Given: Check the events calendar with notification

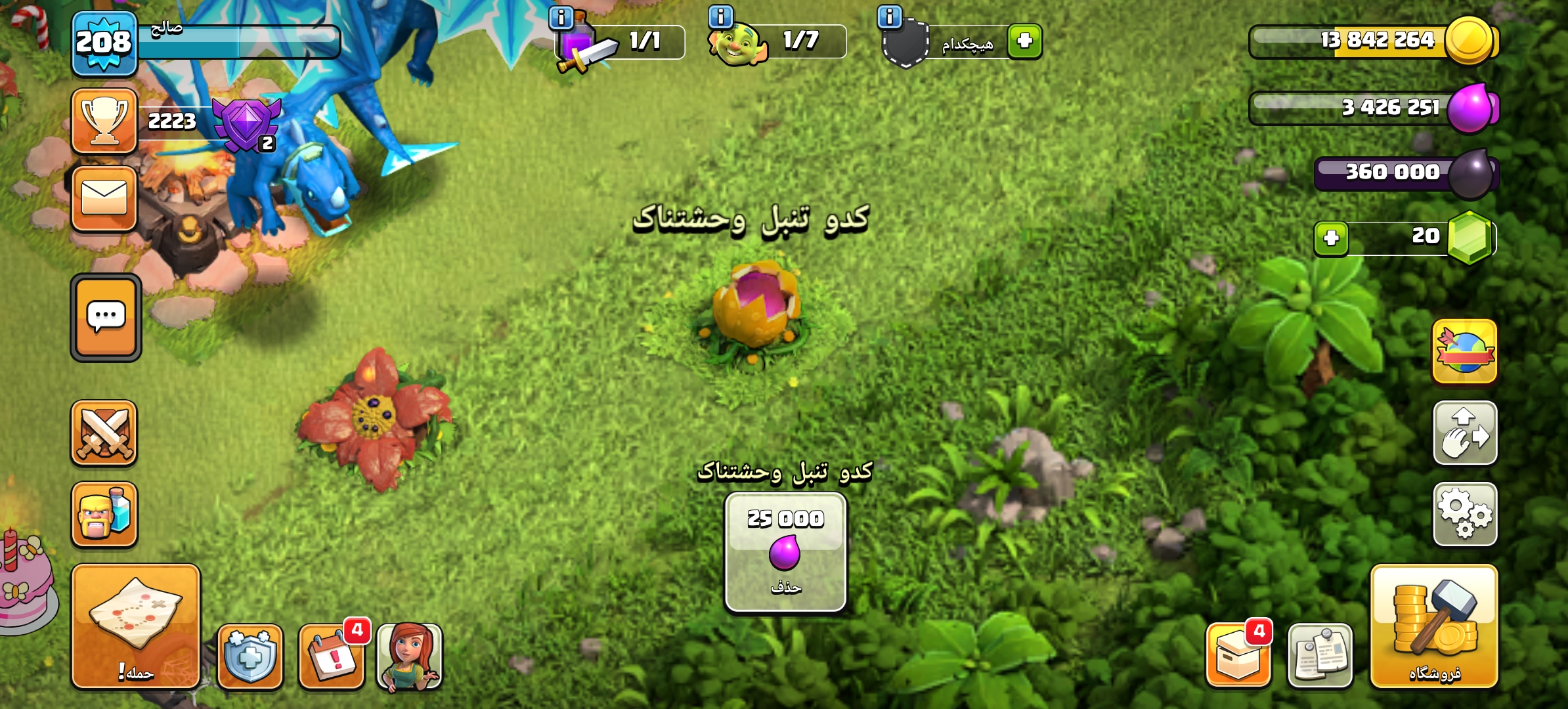Looking at the screenshot, I should click(x=332, y=655).
